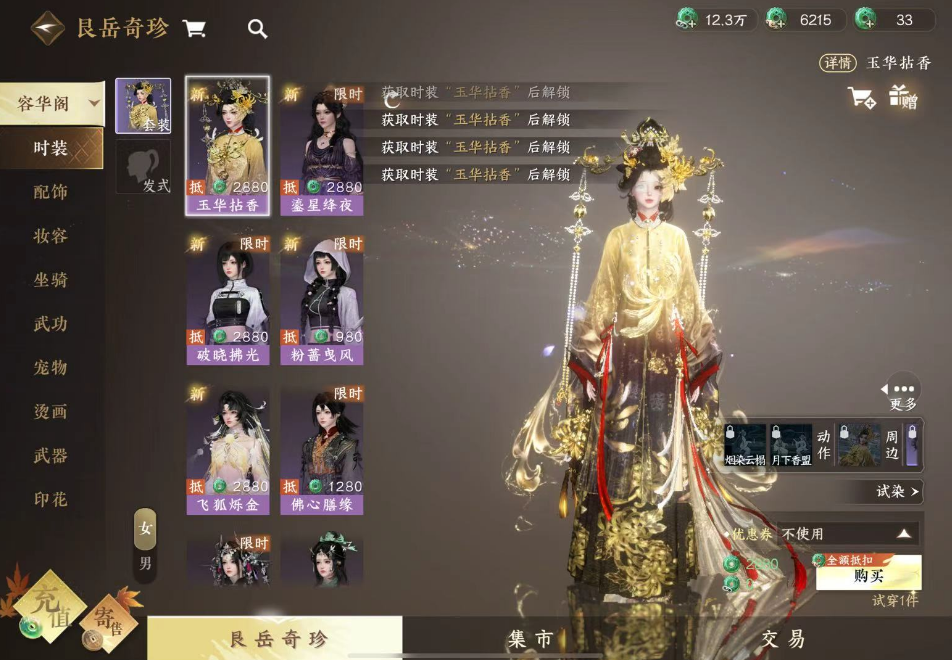Image resolution: width=952 pixels, height=660 pixels.
Task: Pick the 粉蔷曳风 outfit card
Action: click(322, 298)
